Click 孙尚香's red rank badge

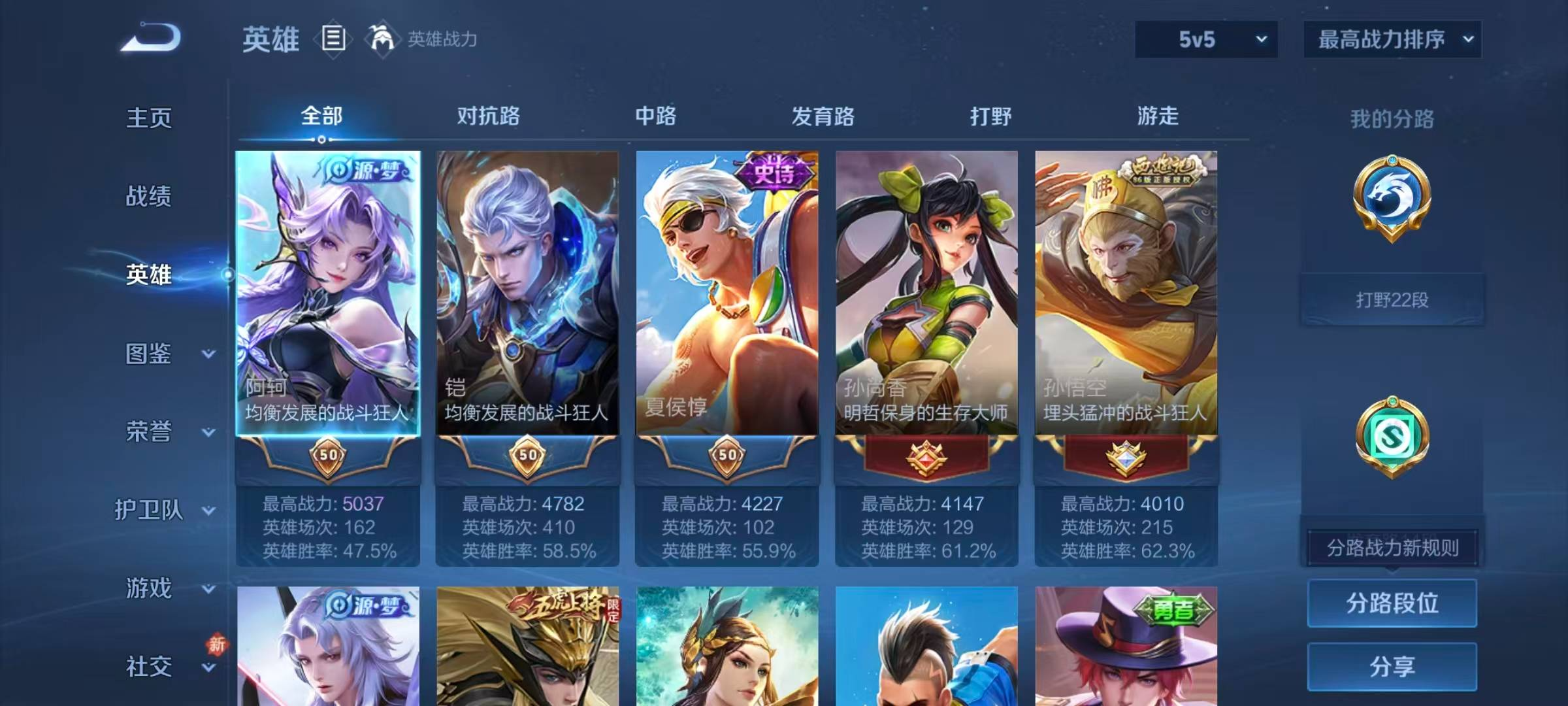[x=926, y=456]
